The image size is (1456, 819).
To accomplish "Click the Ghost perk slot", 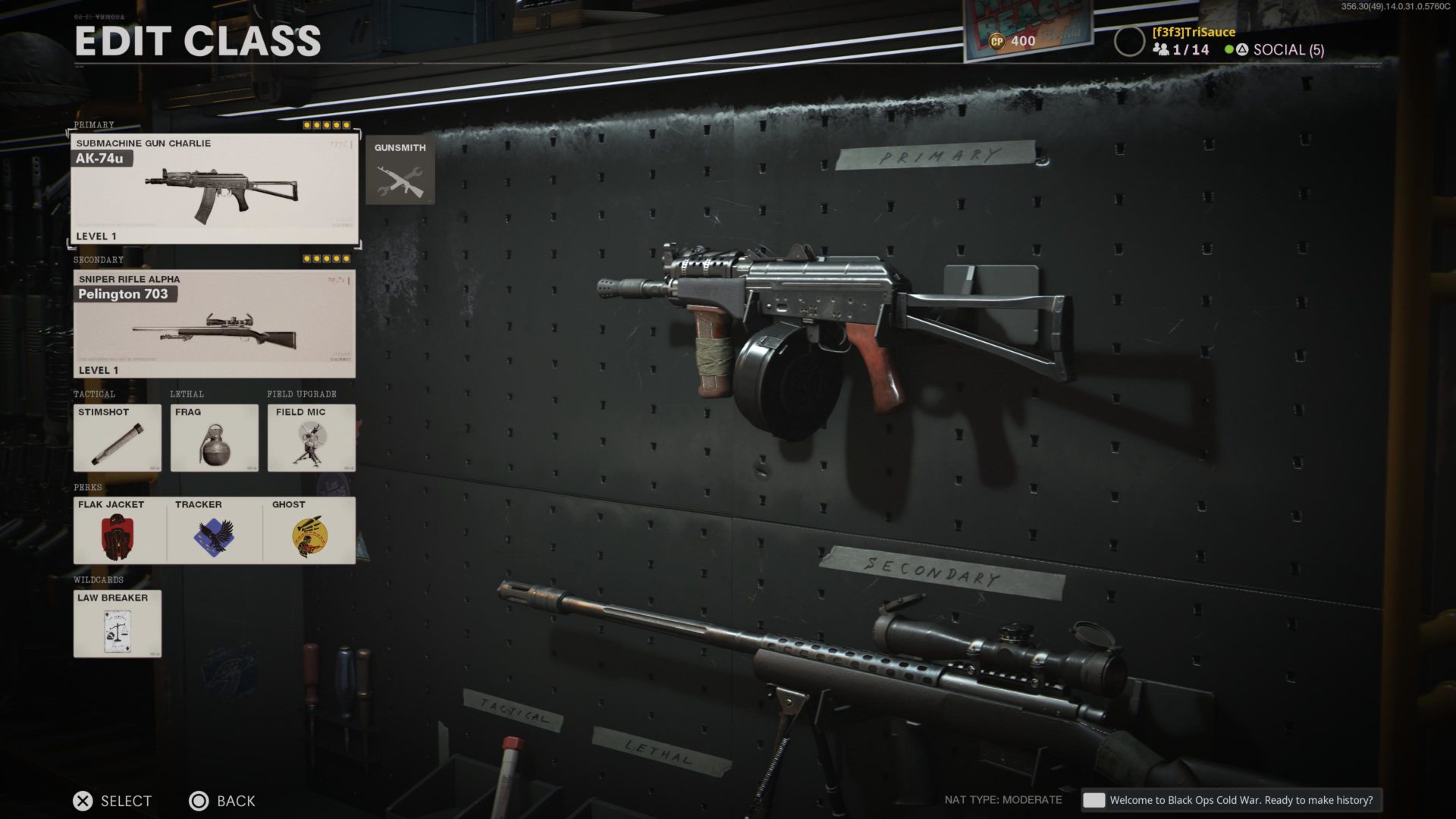I will 309,530.
